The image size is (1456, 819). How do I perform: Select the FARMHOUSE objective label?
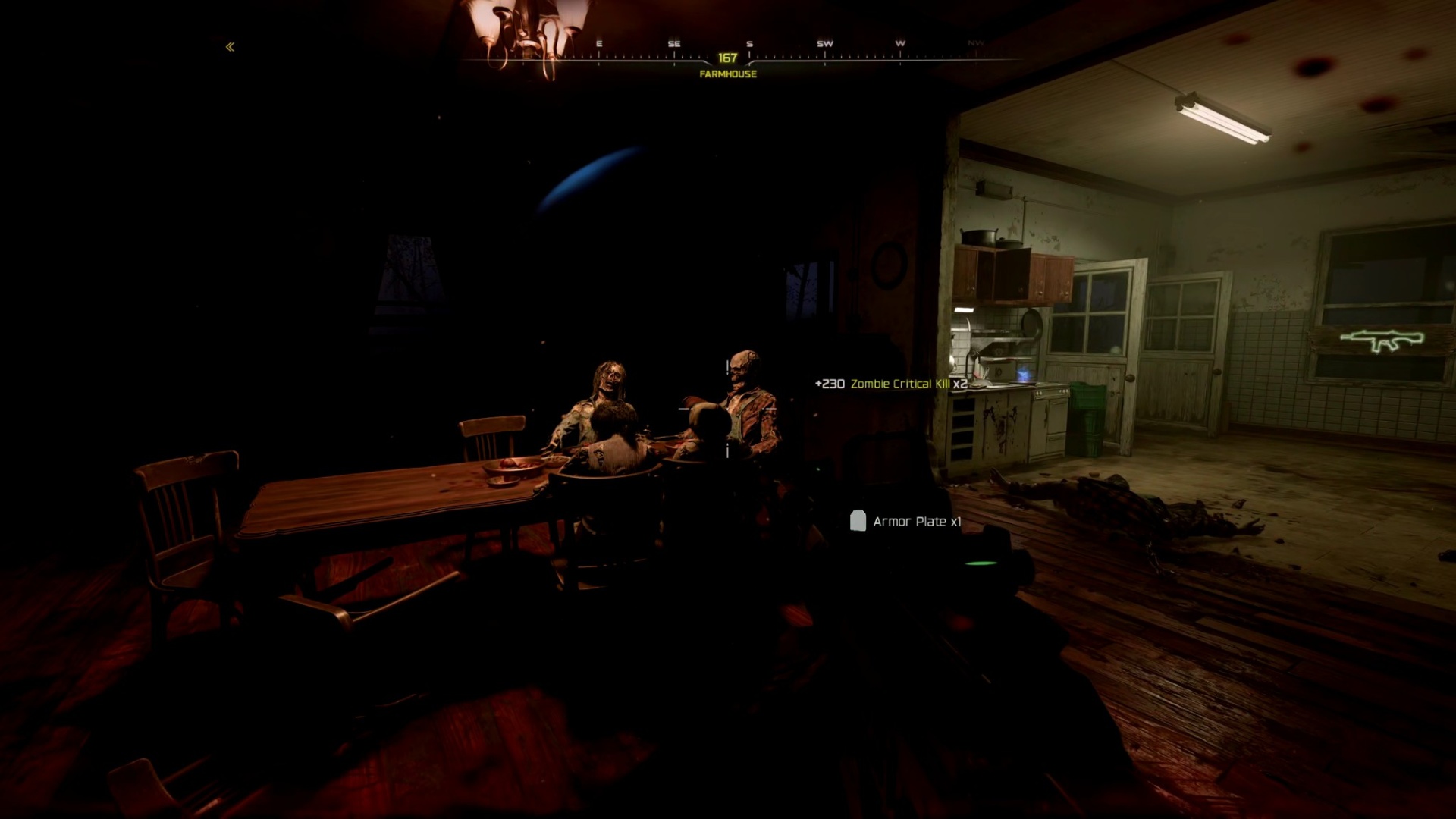[x=728, y=75]
